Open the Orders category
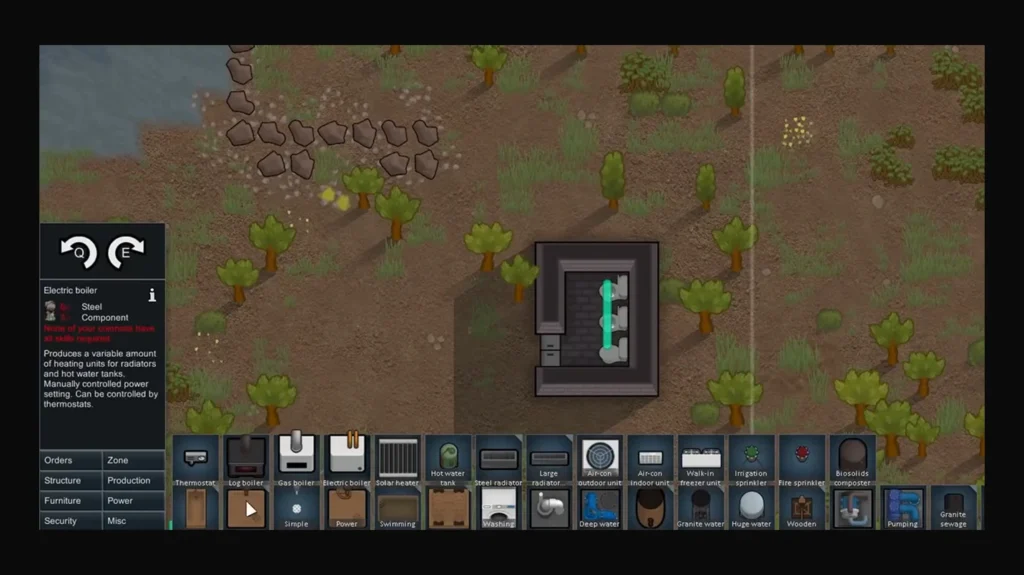 [x=70, y=460]
